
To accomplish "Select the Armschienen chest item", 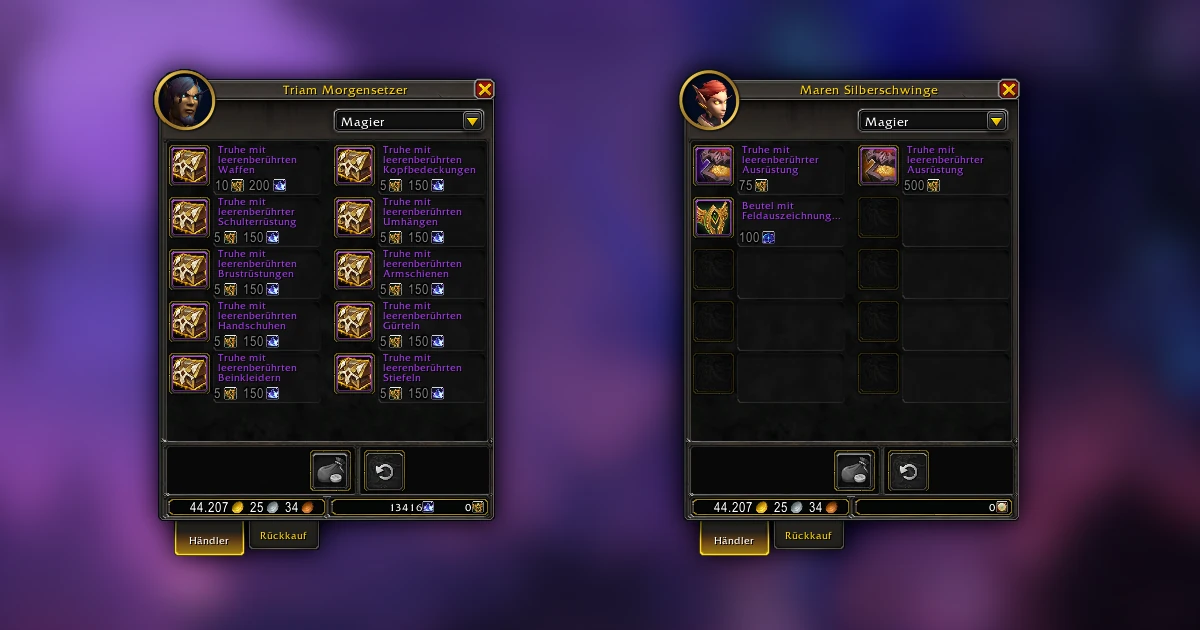I will pos(354,270).
